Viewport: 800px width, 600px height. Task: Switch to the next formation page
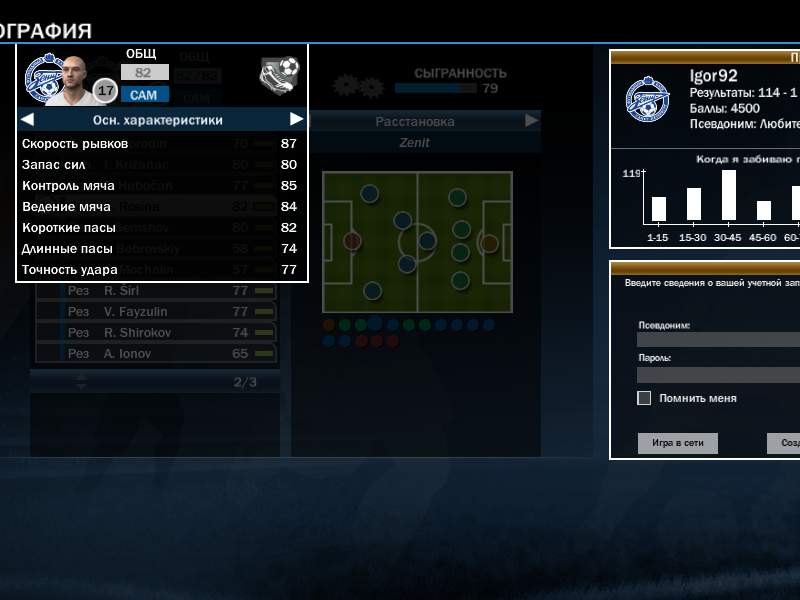tap(531, 121)
